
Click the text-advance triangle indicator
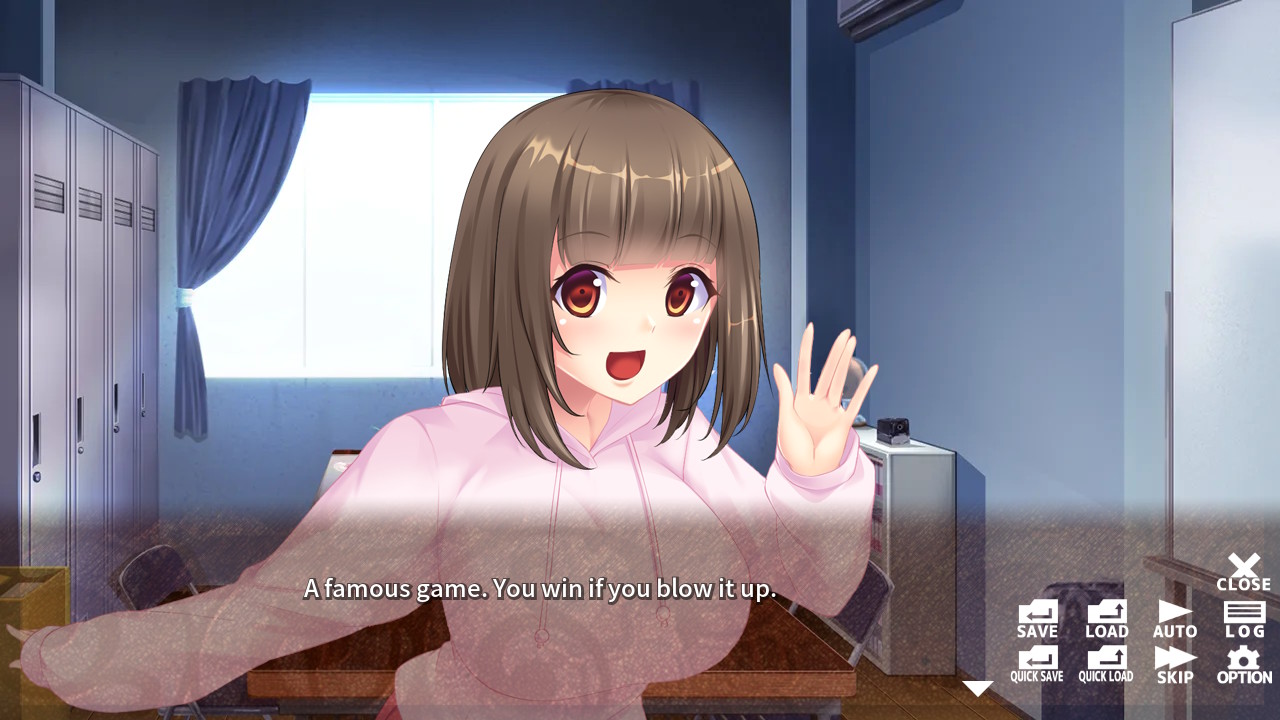click(976, 686)
